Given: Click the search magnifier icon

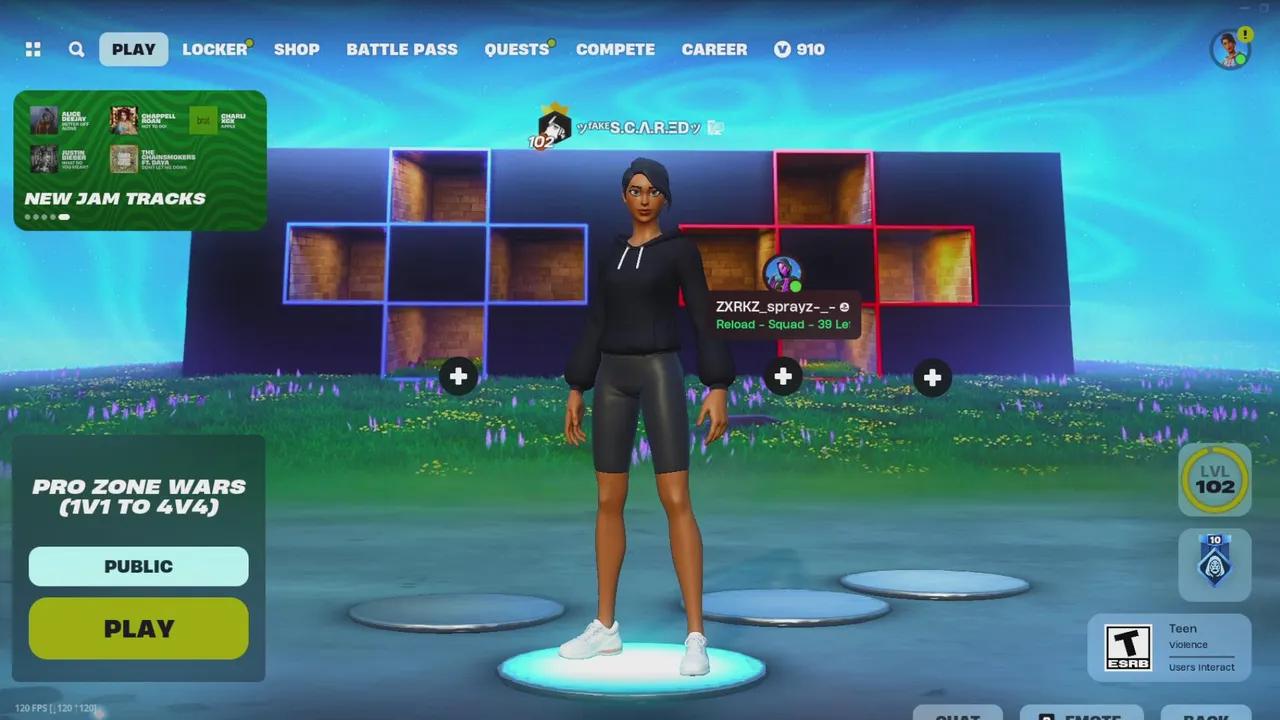Looking at the screenshot, I should (76, 49).
